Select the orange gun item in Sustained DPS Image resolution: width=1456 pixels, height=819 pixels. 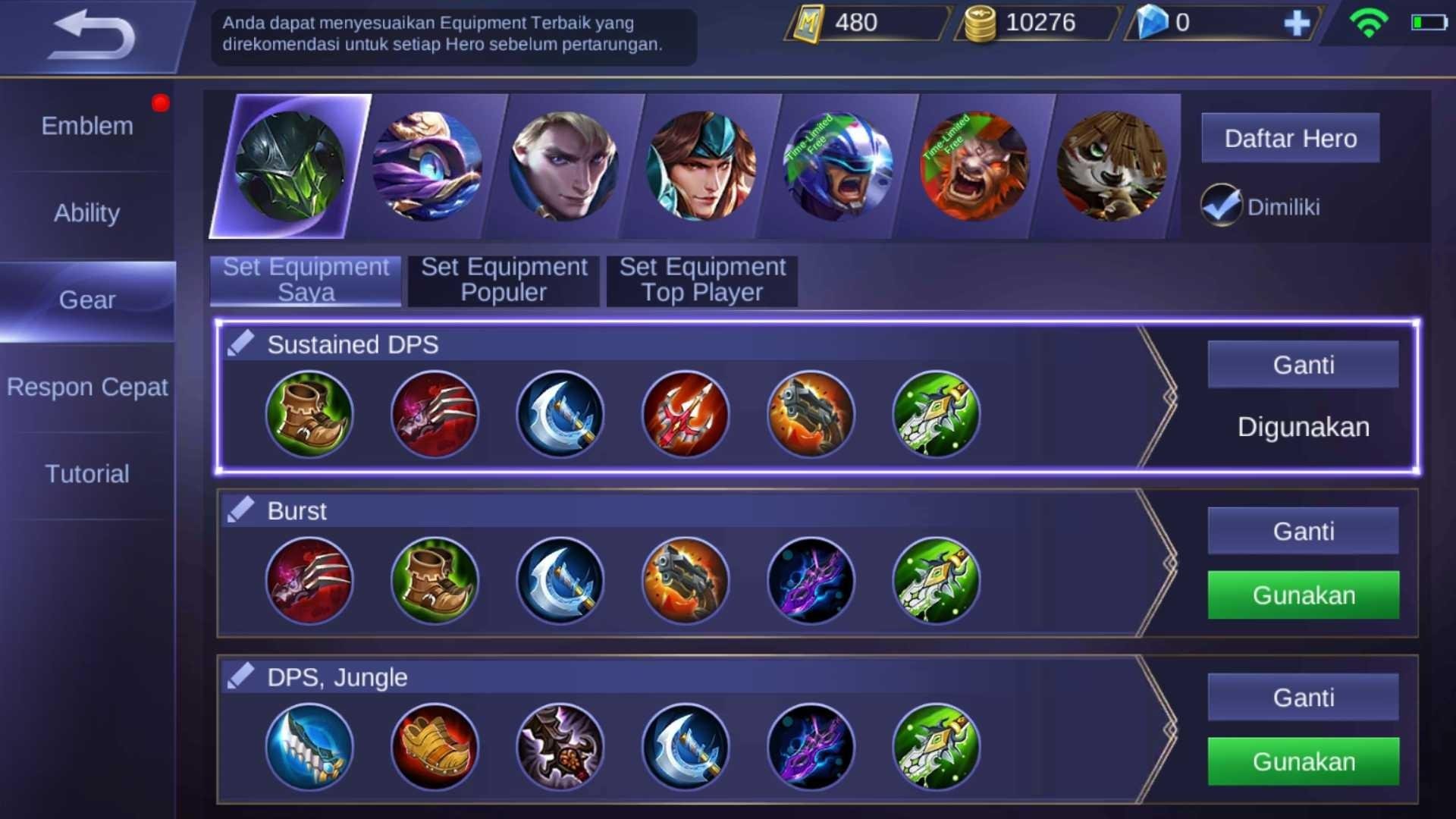(811, 414)
